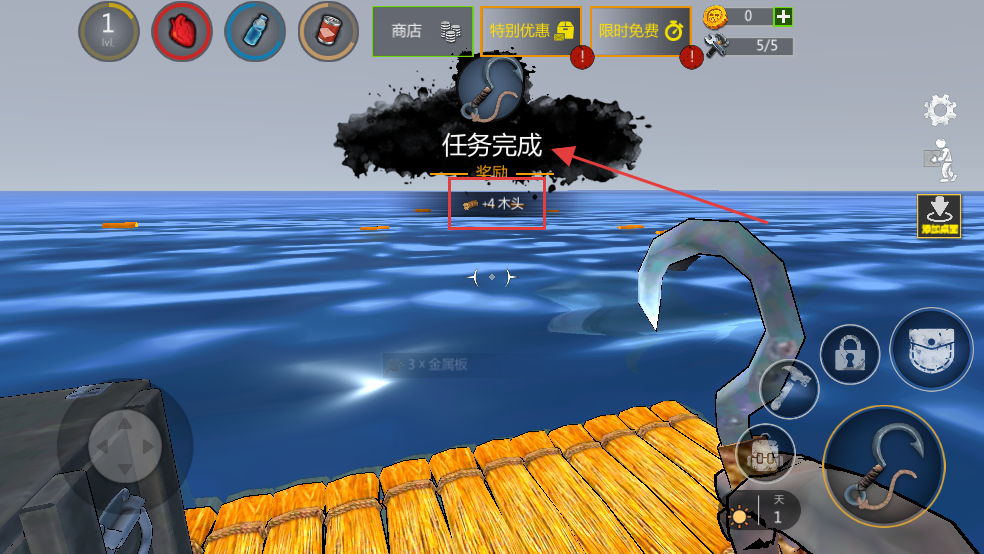The width and height of the screenshot is (984, 554).
Task: Claim the 限时免费 timed free reward
Action: click(x=639, y=31)
